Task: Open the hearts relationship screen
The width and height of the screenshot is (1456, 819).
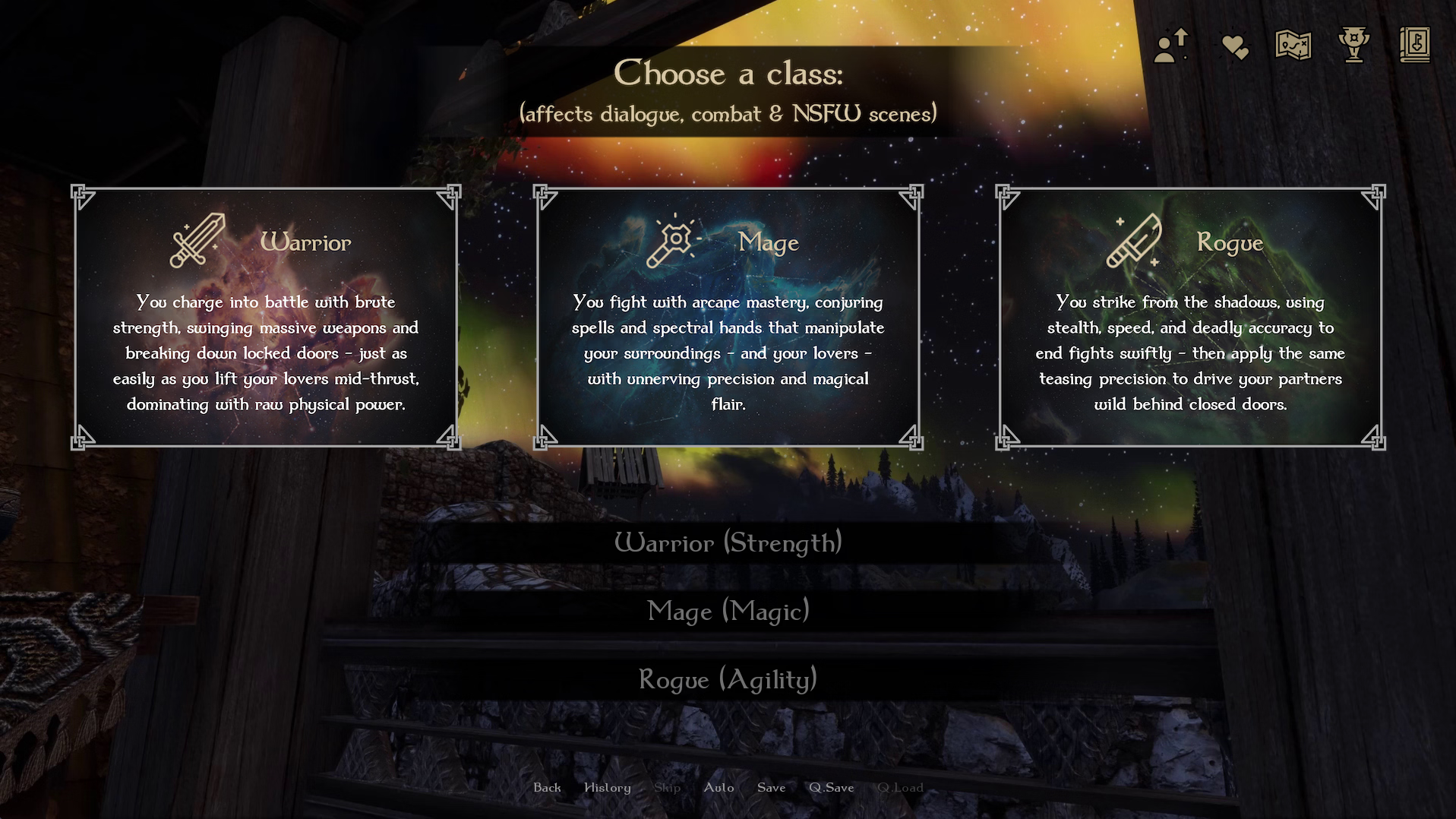Action: point(1234,46)
